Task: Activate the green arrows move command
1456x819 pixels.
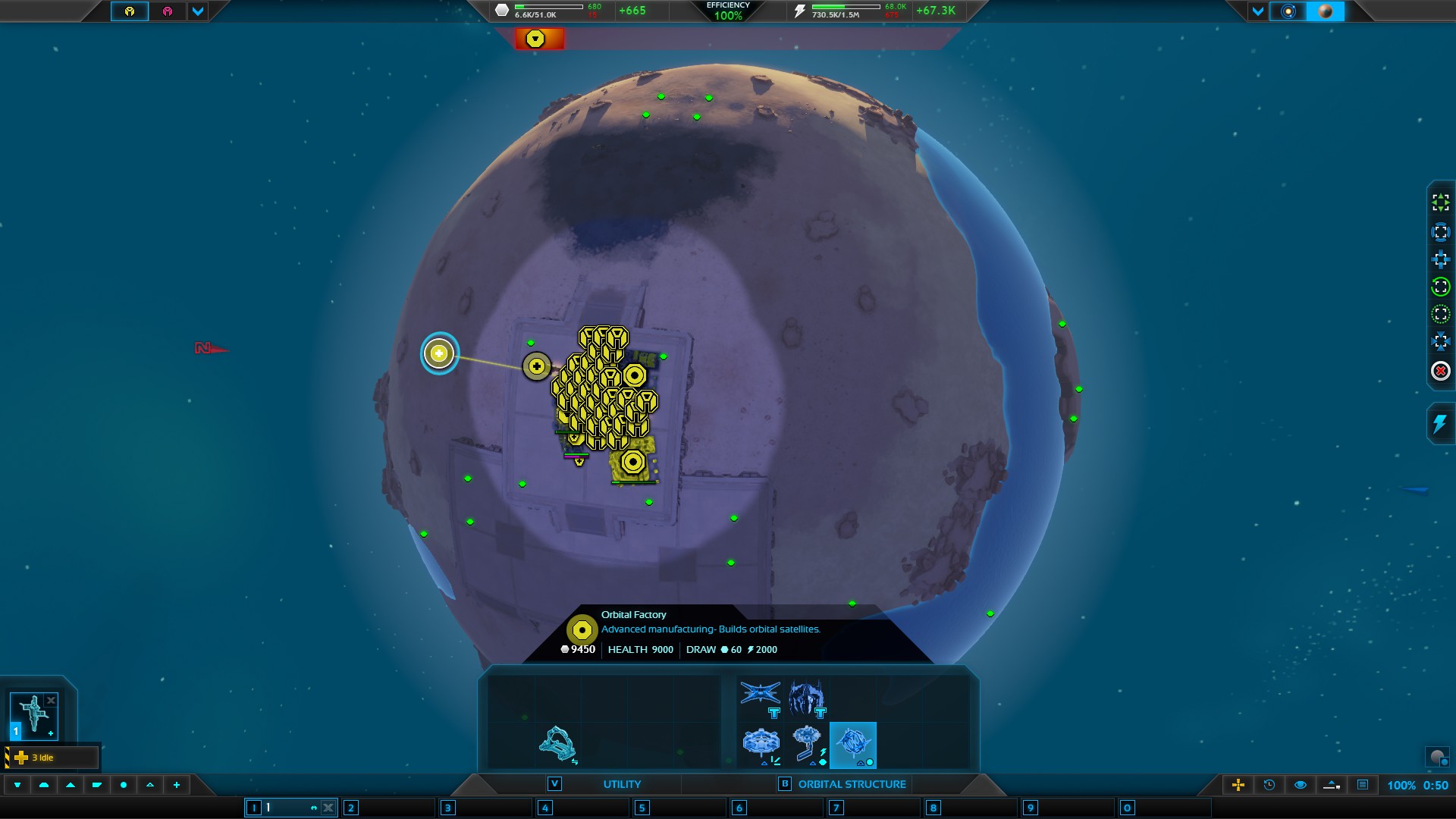Action: (x=1440, y=202)
